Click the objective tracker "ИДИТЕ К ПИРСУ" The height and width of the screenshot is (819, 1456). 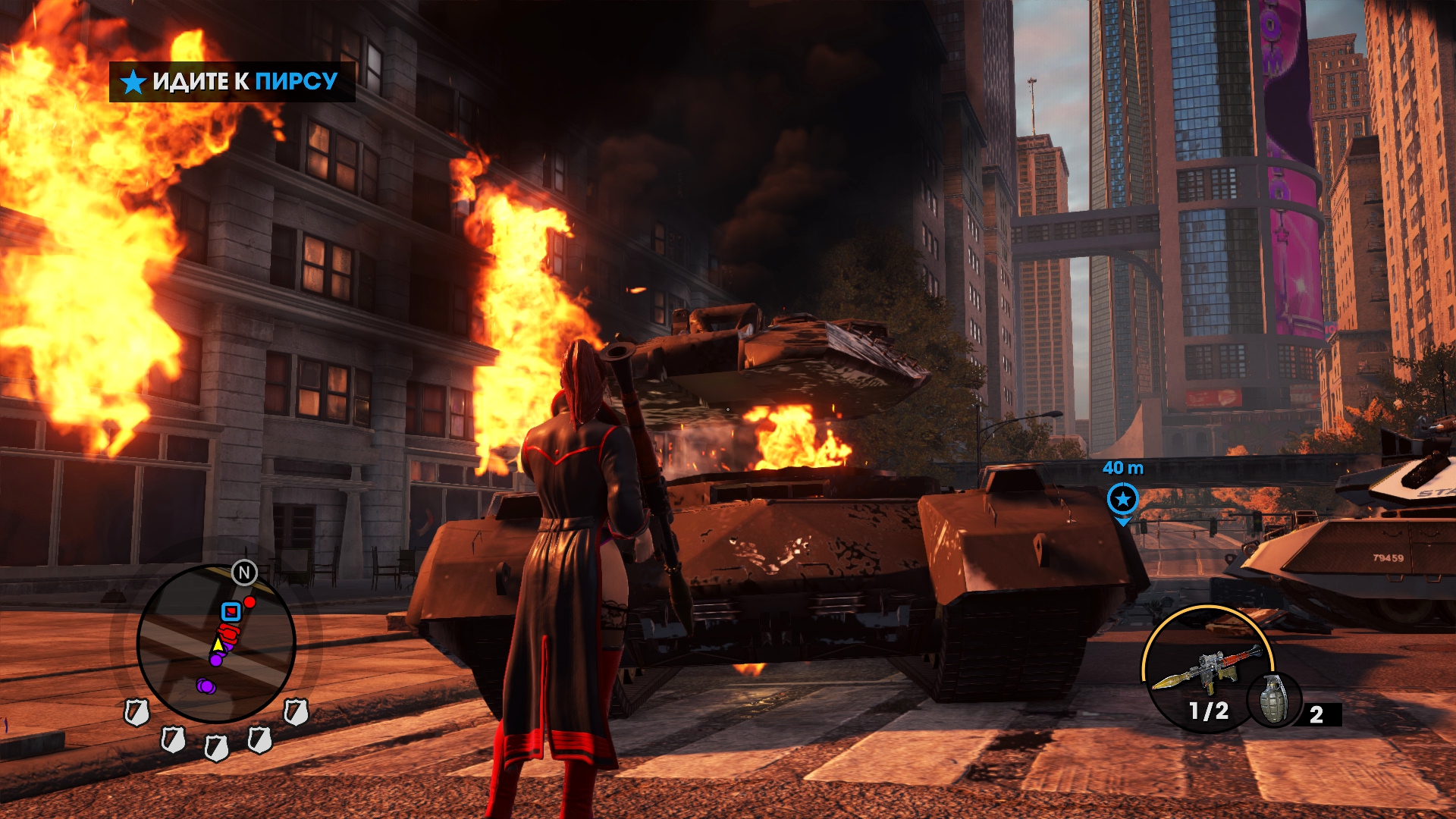232,81
